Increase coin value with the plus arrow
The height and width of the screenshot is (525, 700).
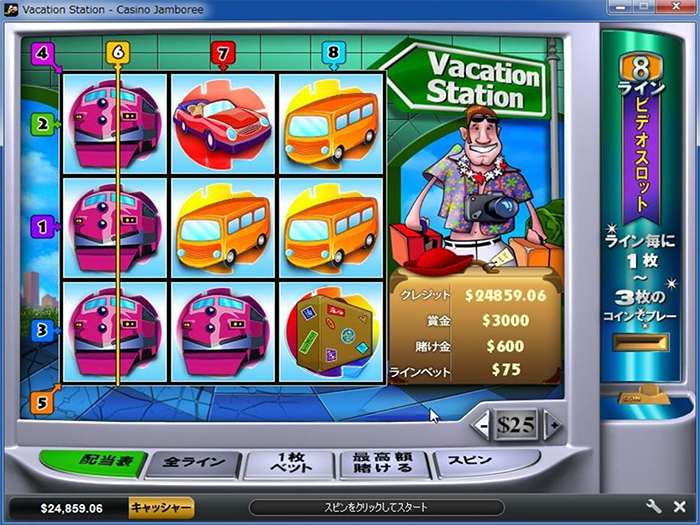(550, 425)
